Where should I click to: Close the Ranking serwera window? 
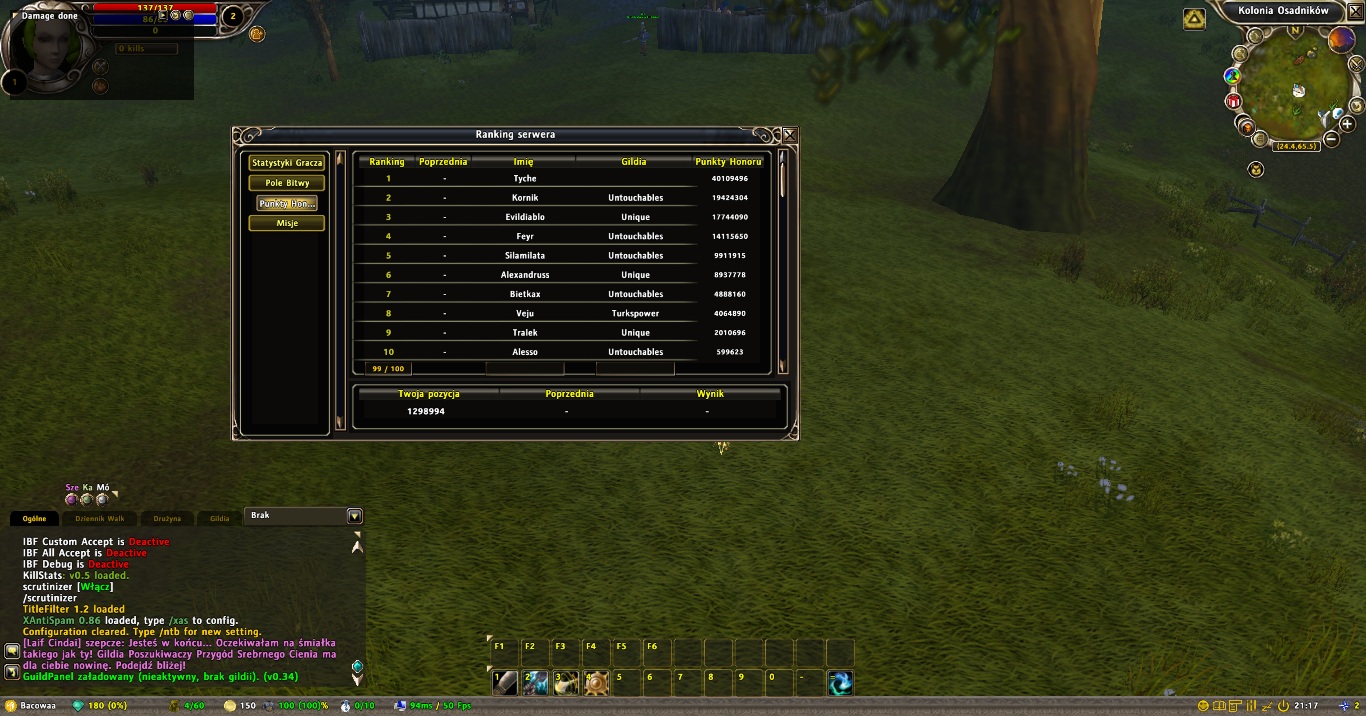pyautogui.click(x=790, y=135)
